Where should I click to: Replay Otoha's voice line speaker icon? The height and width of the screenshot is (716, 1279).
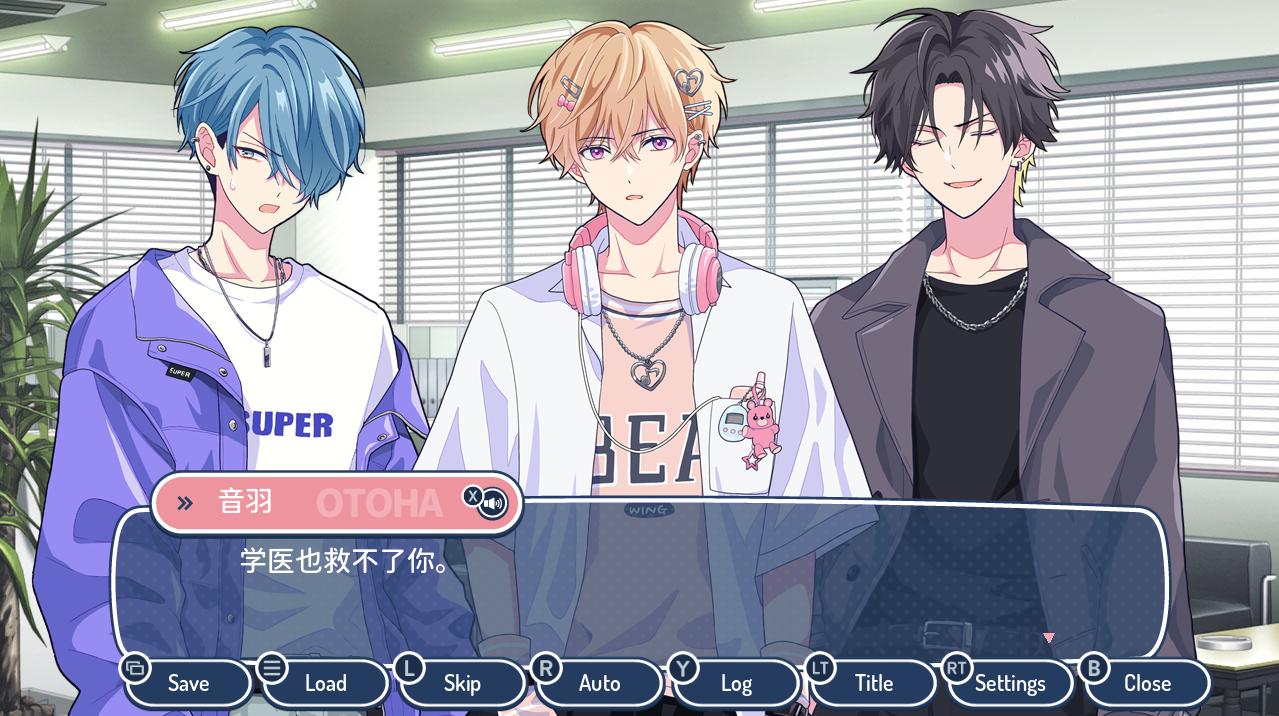(492, 502)
